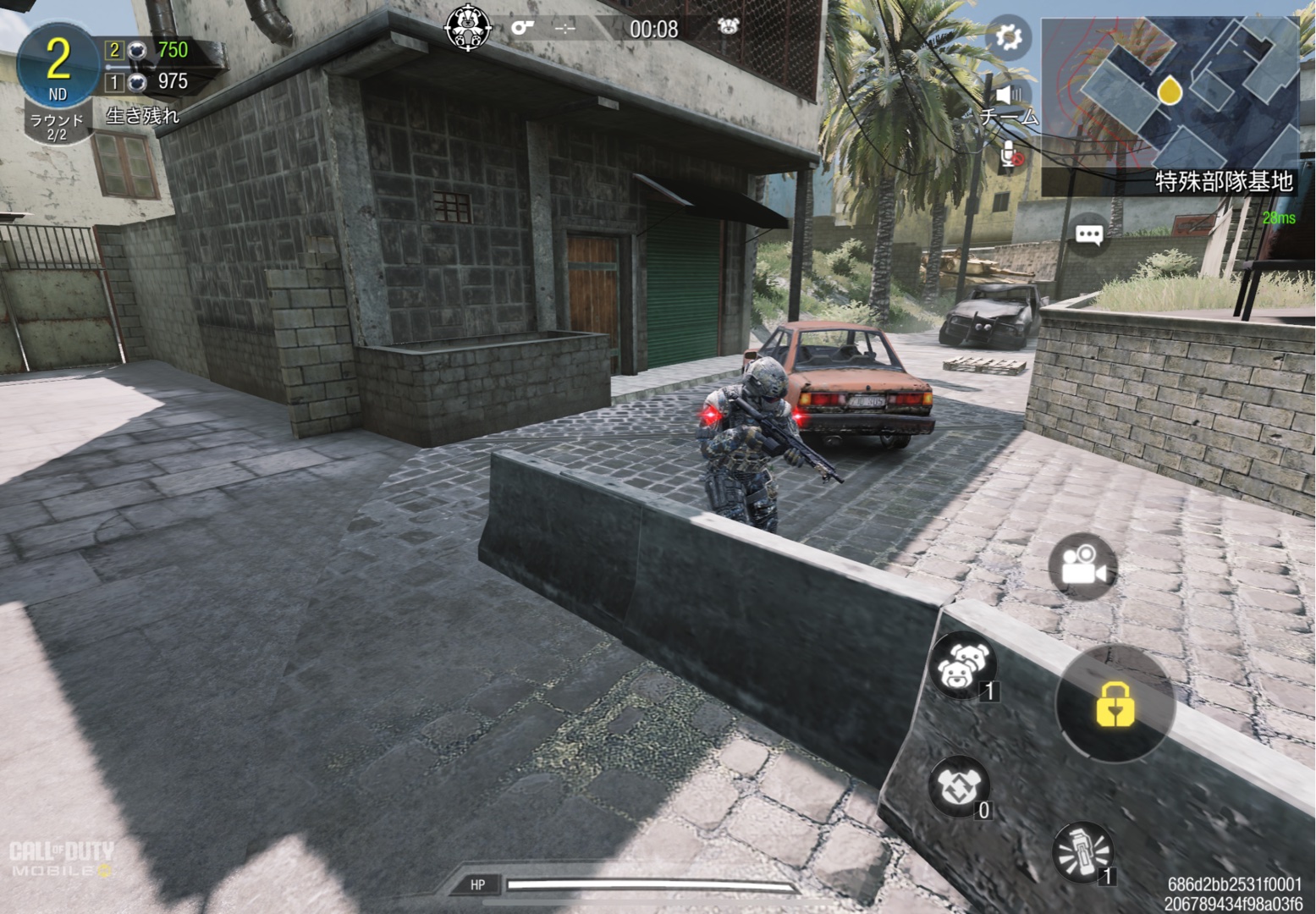The height and width of the screenshot is (914, 1316).
Task: Unmute the microphone icon
Action: [1010, 156]
